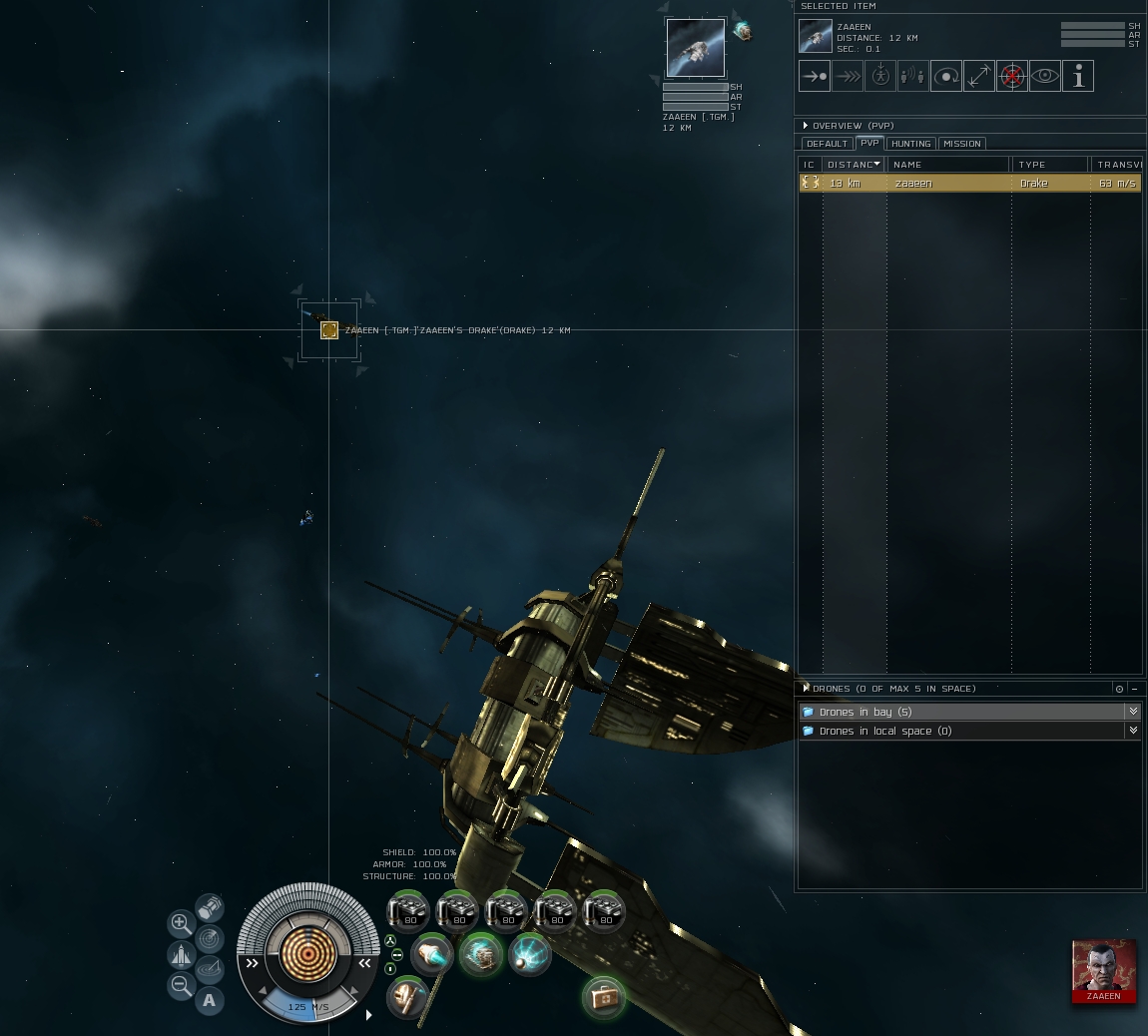Activate the briefcase repair module
This screenshot has width=1148, height=1036.
click(x=603, y=997)
